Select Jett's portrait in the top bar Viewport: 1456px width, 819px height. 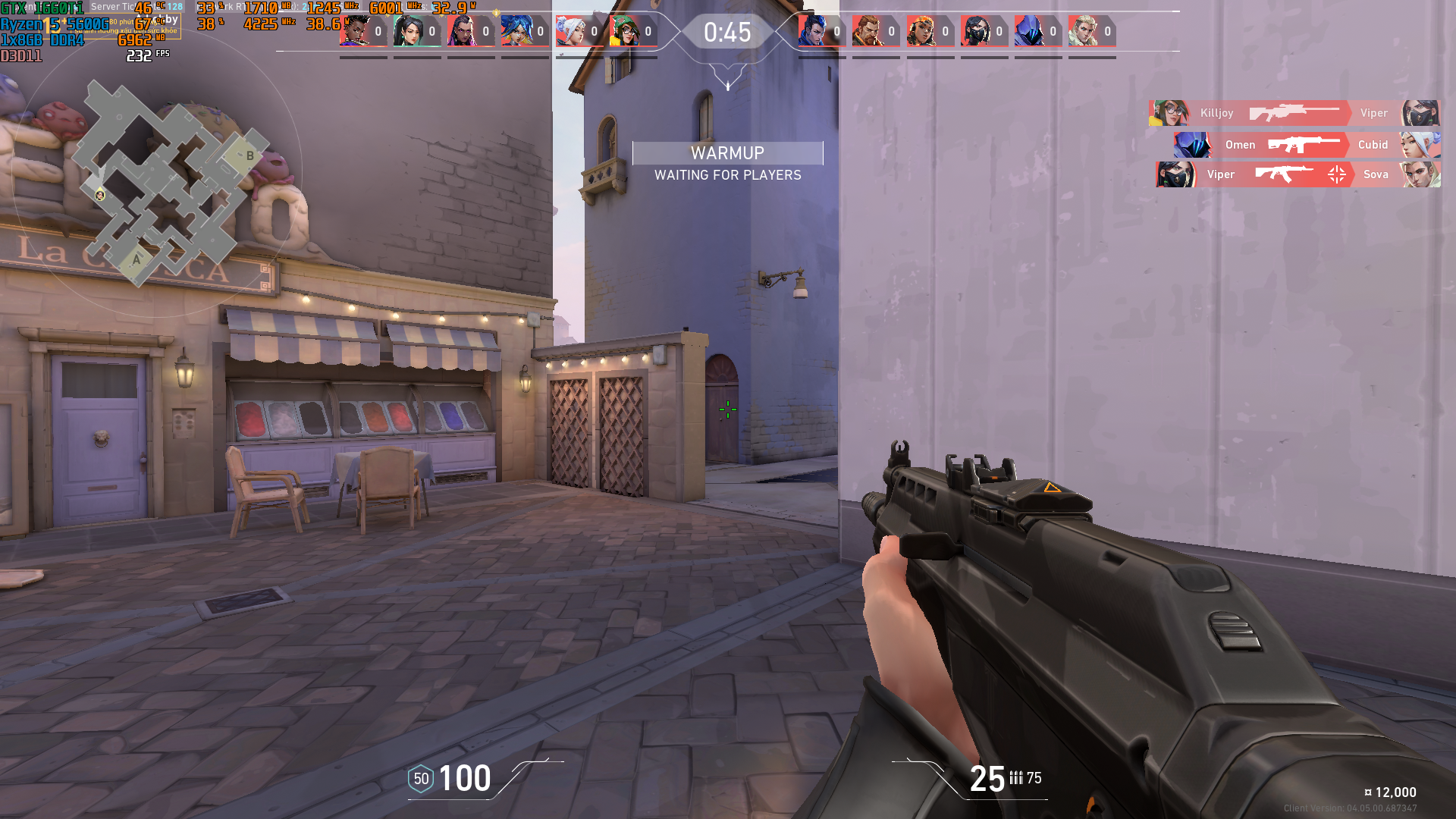click(x=571, y=31)
